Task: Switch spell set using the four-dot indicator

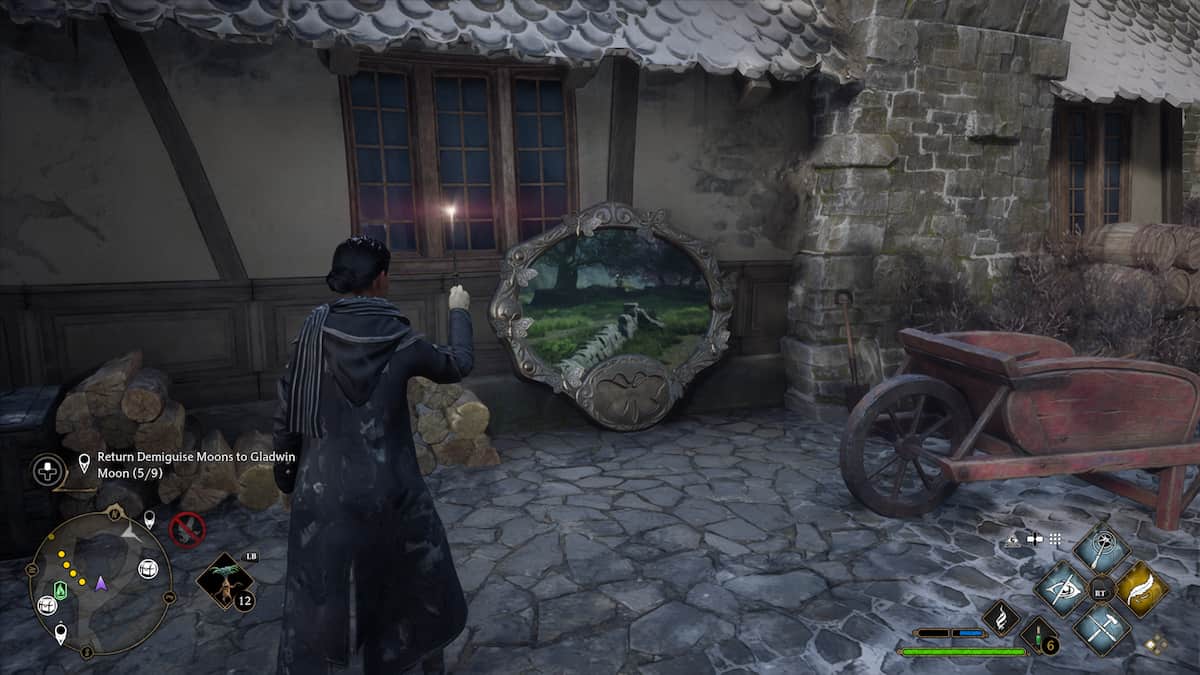Action: [1157, 645]
